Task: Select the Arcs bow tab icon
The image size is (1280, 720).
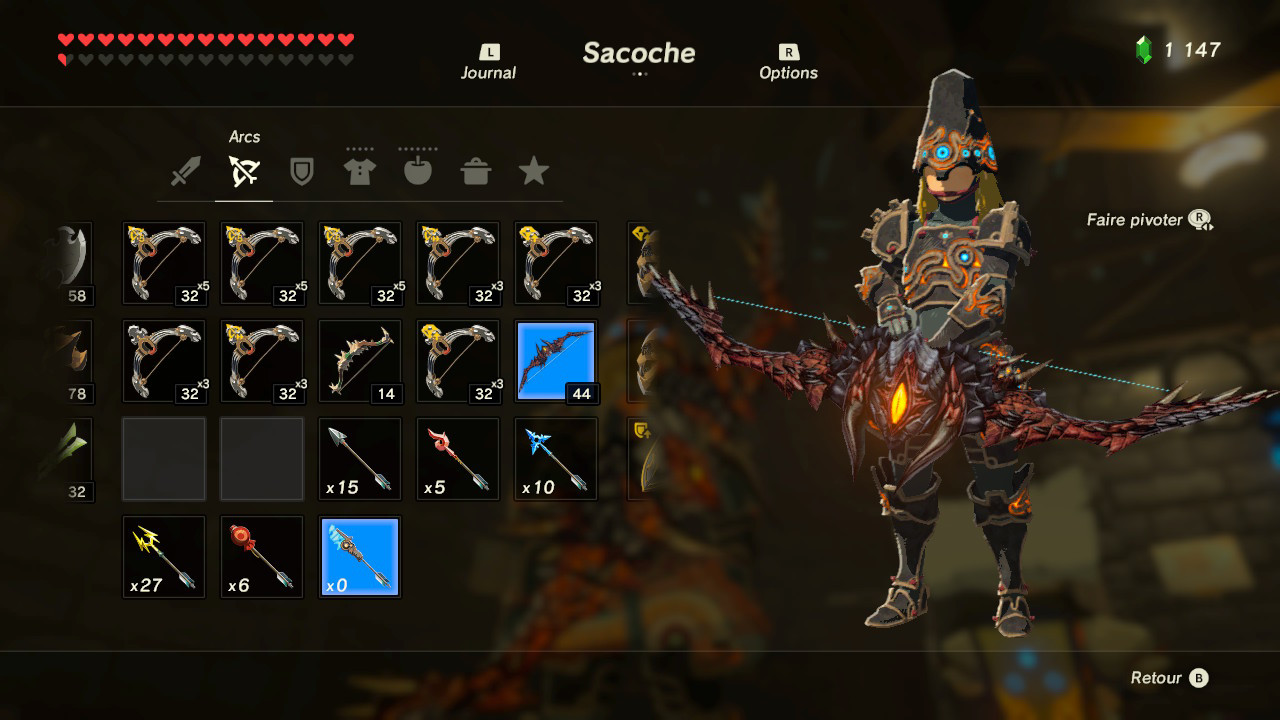Action: pos(244,170)
